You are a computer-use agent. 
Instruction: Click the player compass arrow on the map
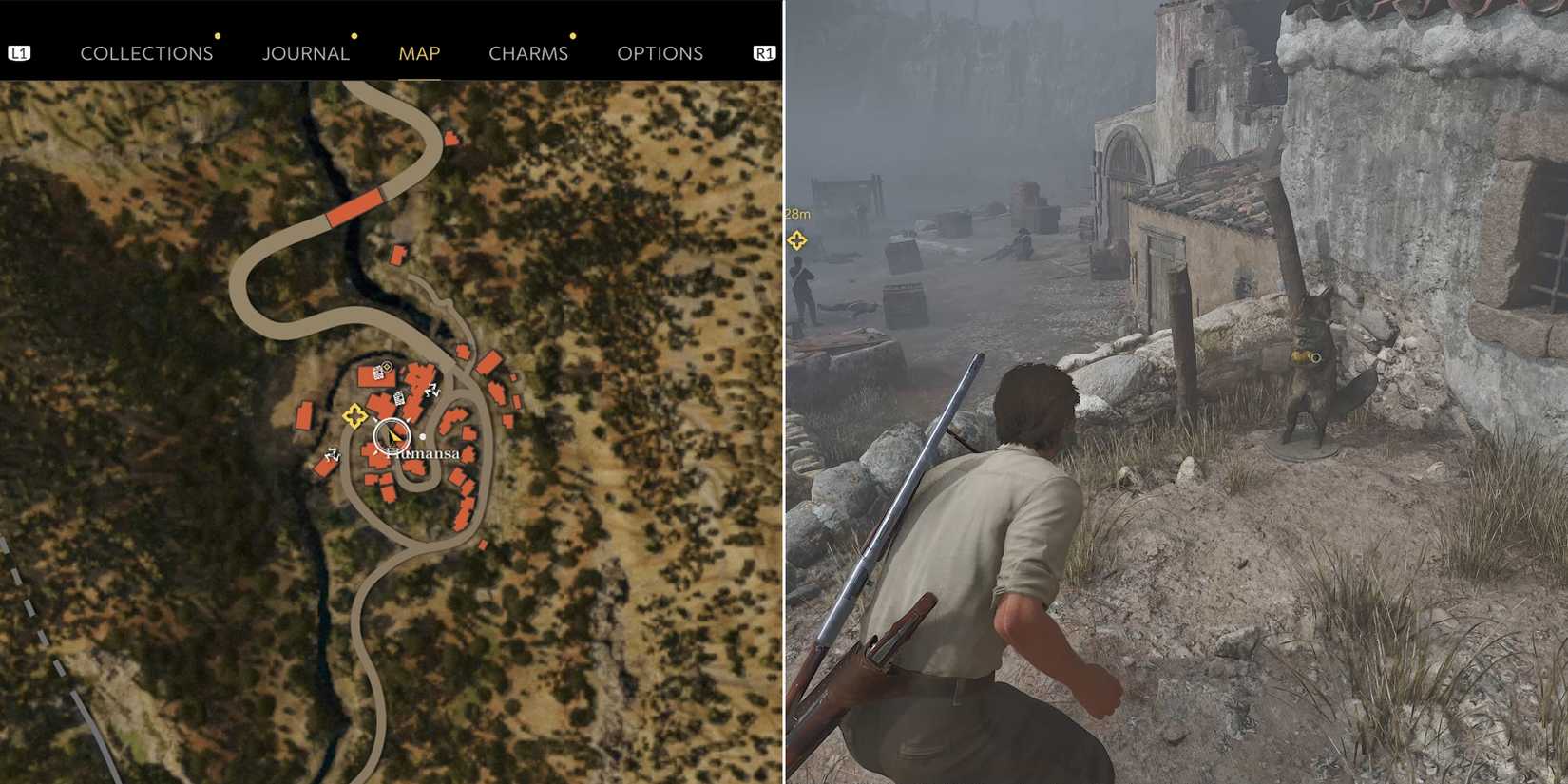tap(392, 435)
